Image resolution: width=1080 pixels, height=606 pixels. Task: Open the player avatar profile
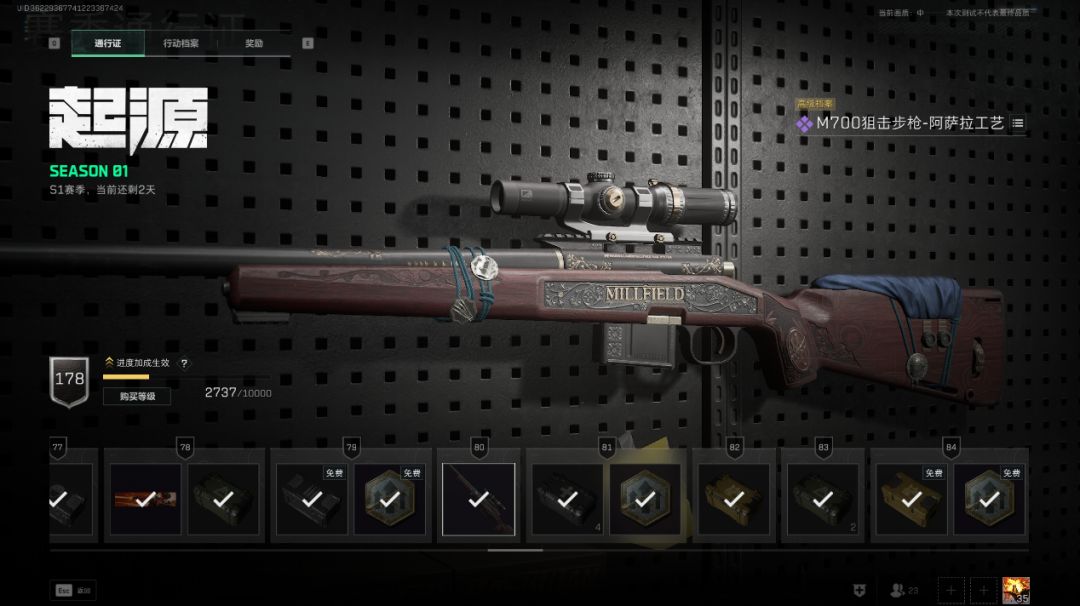point(1016,591)
